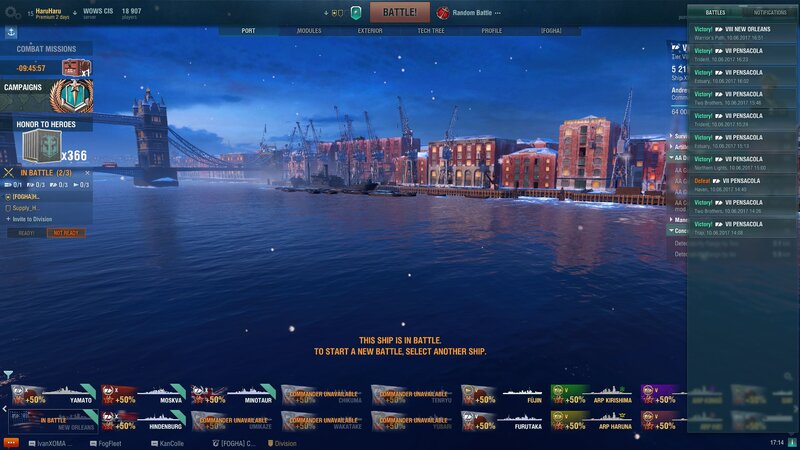
Task: Click the red BATTLE! button
Action: click(x=400, y=12)
